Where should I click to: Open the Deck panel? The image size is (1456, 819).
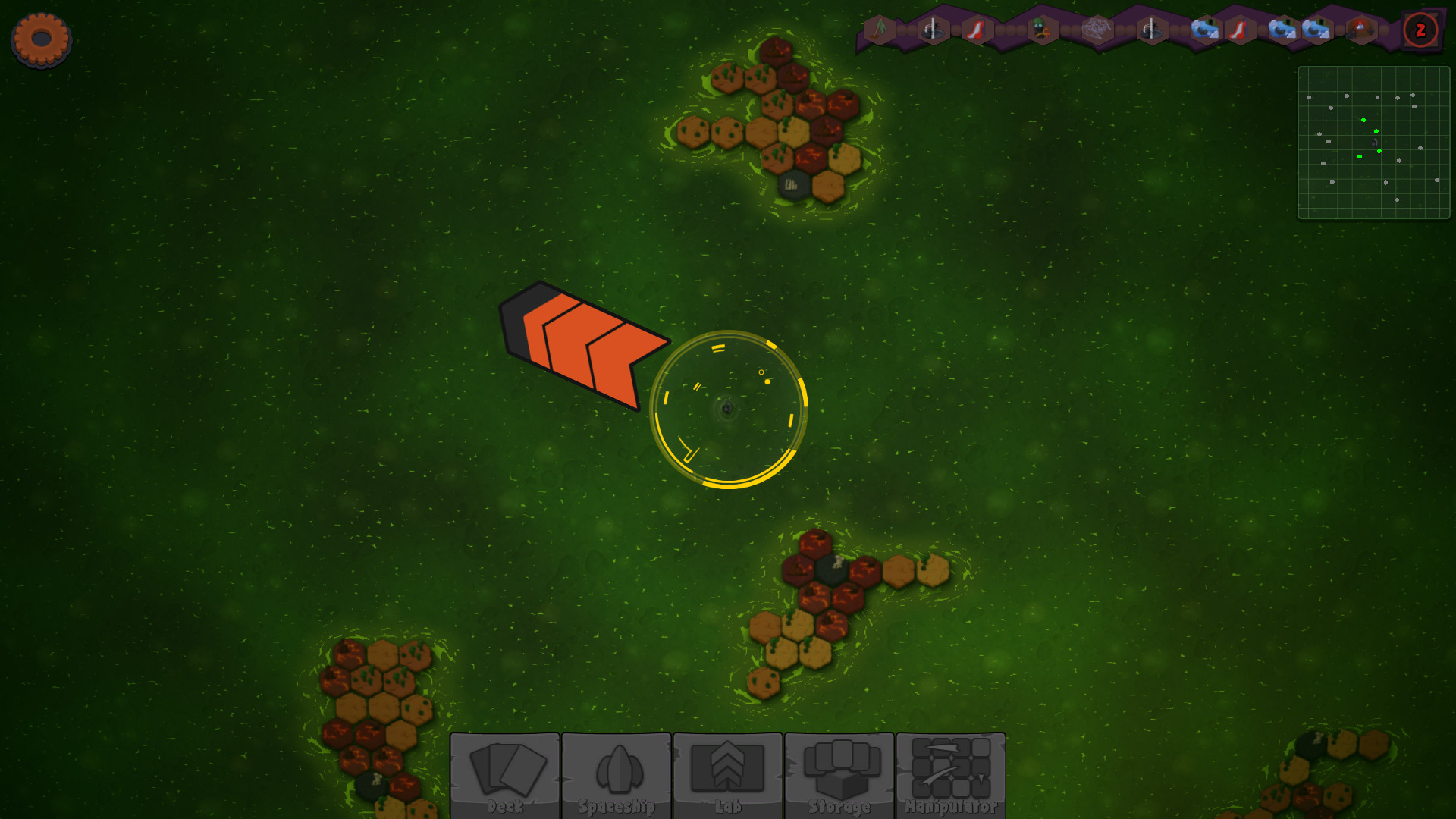505,775
